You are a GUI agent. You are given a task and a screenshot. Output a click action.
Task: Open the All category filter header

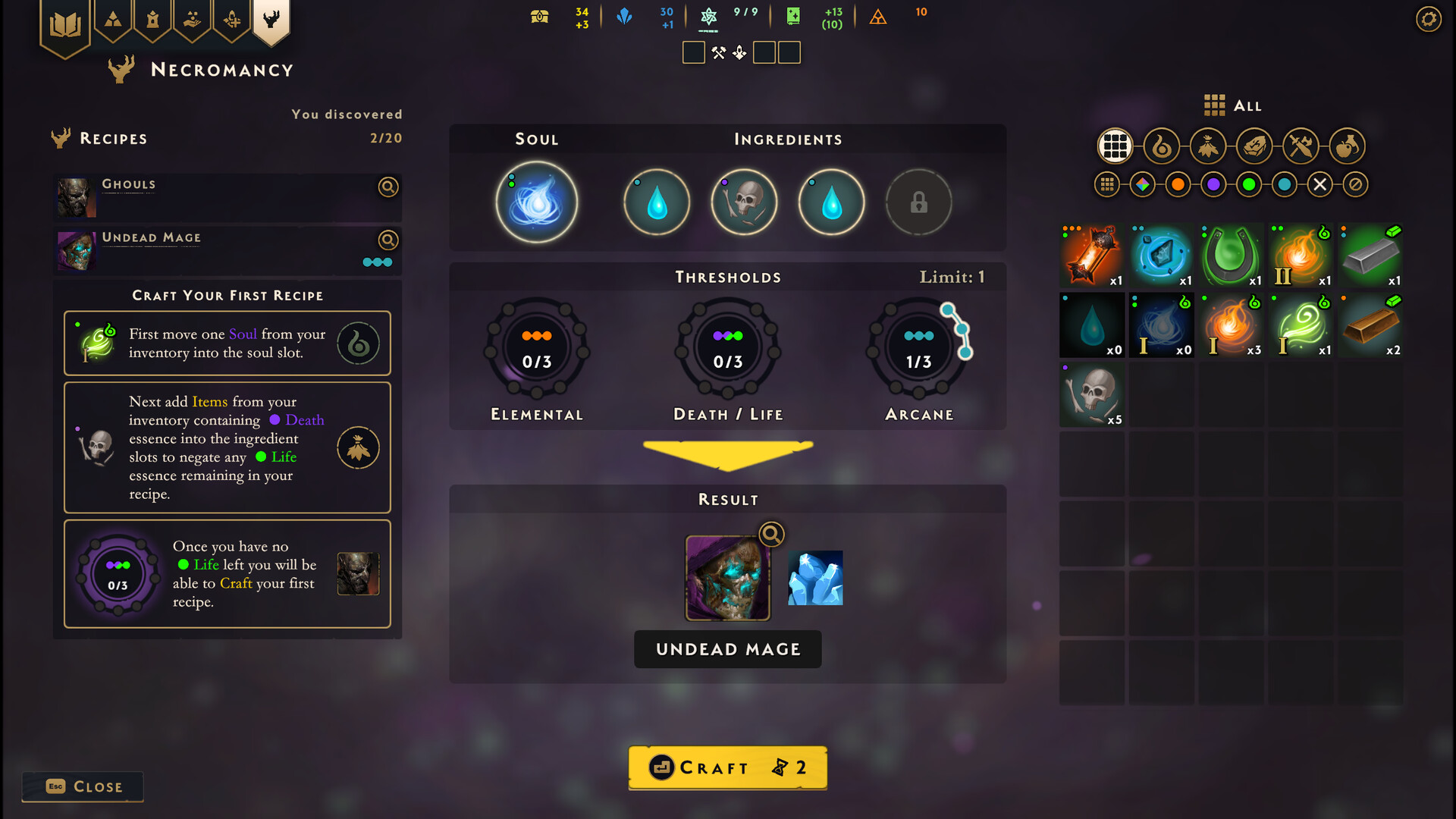pyautogui.click(x=1231, y=106)
